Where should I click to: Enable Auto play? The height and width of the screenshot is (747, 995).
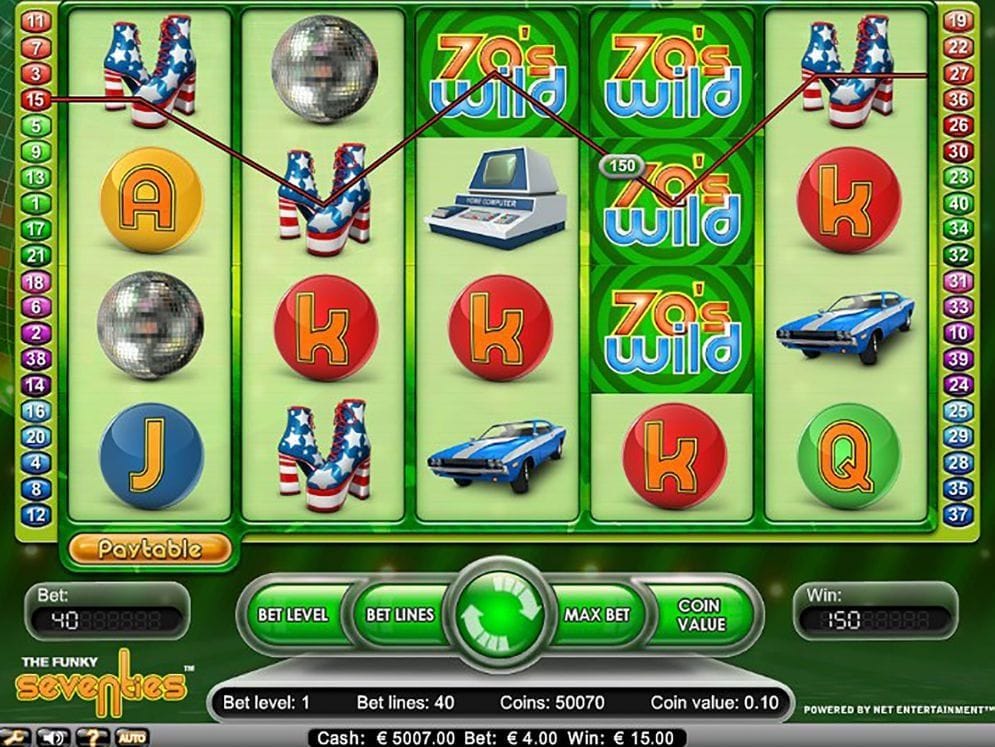(132, 738)
